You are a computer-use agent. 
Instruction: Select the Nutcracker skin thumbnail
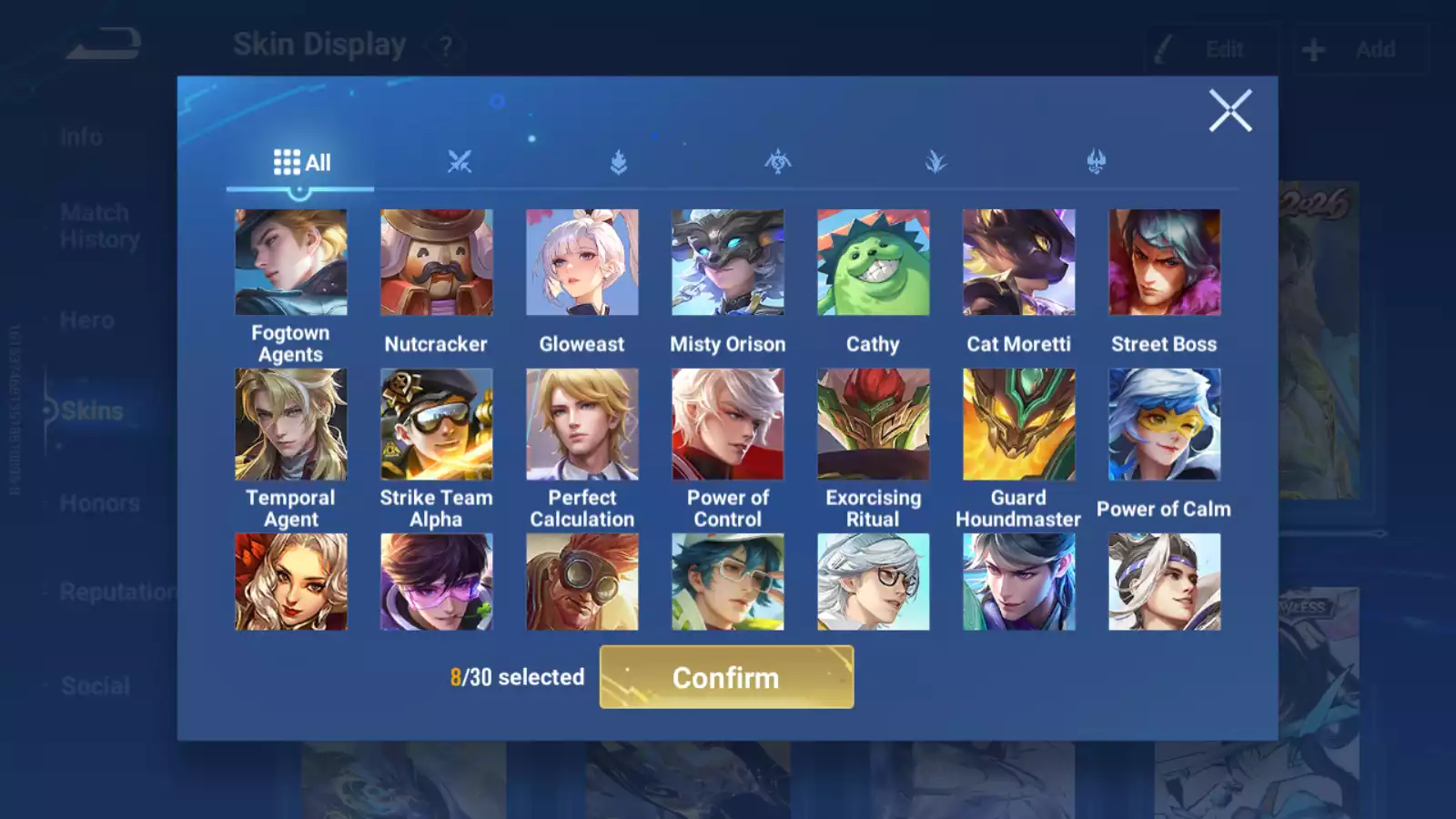(436, 262)
